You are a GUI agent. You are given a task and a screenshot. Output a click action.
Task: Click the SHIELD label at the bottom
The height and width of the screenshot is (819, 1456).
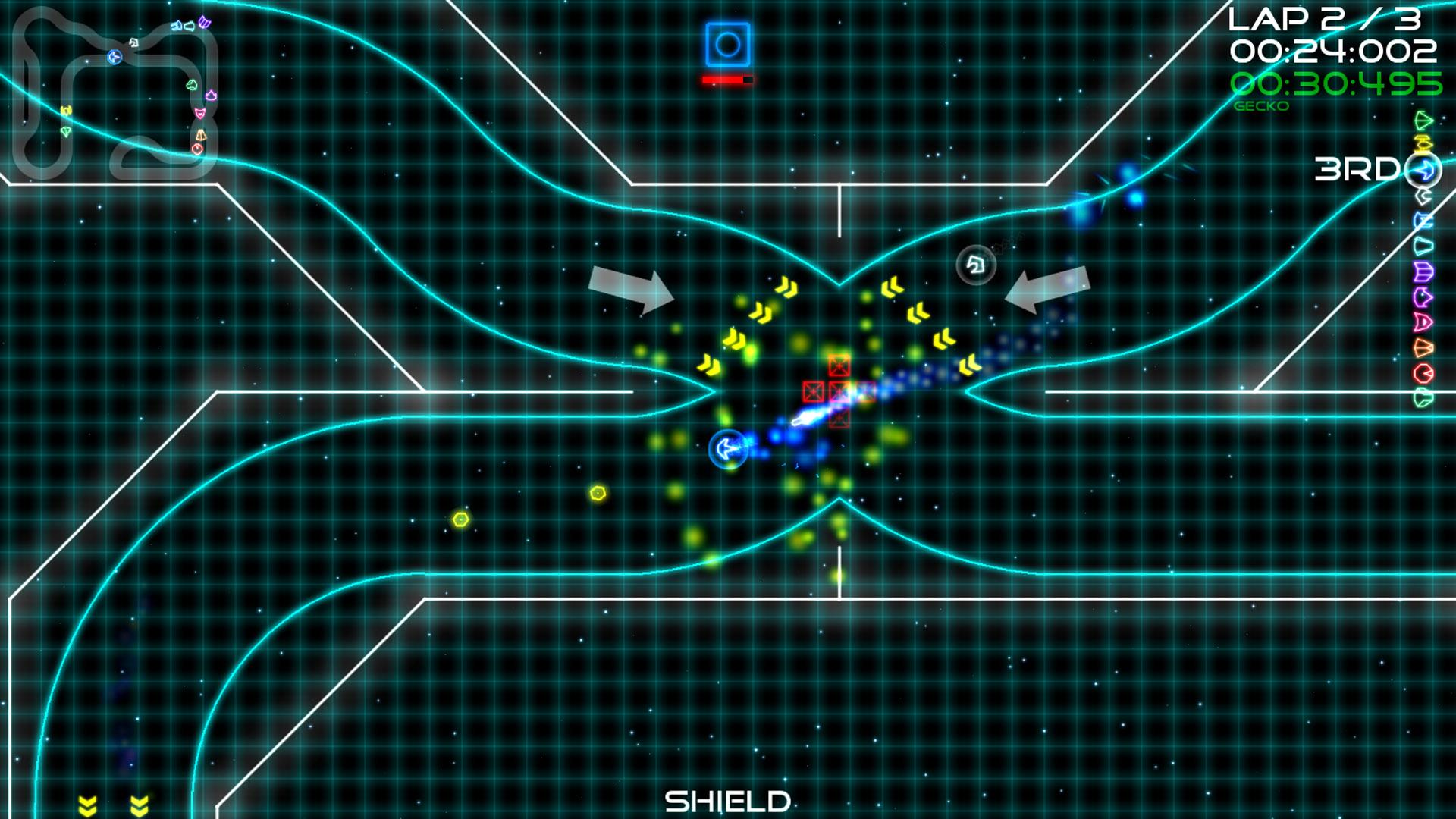click(727, 802)
